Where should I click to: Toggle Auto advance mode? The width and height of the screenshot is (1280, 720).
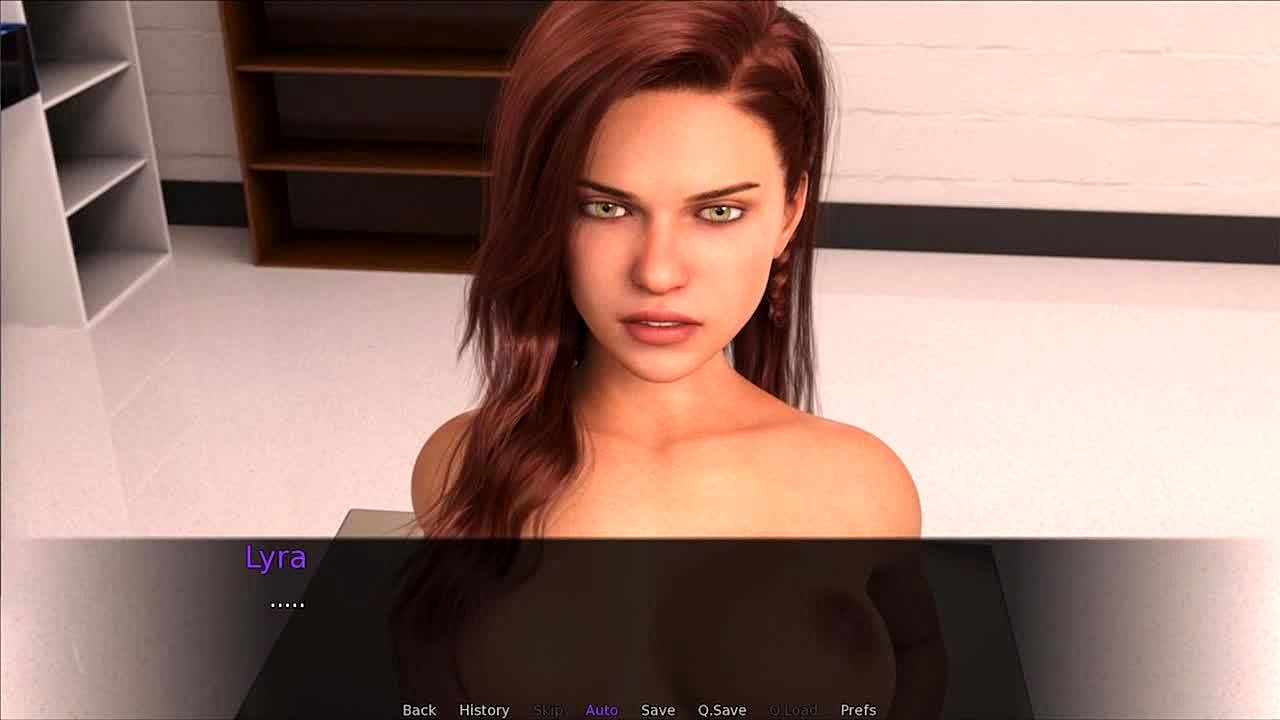[601, 710]
